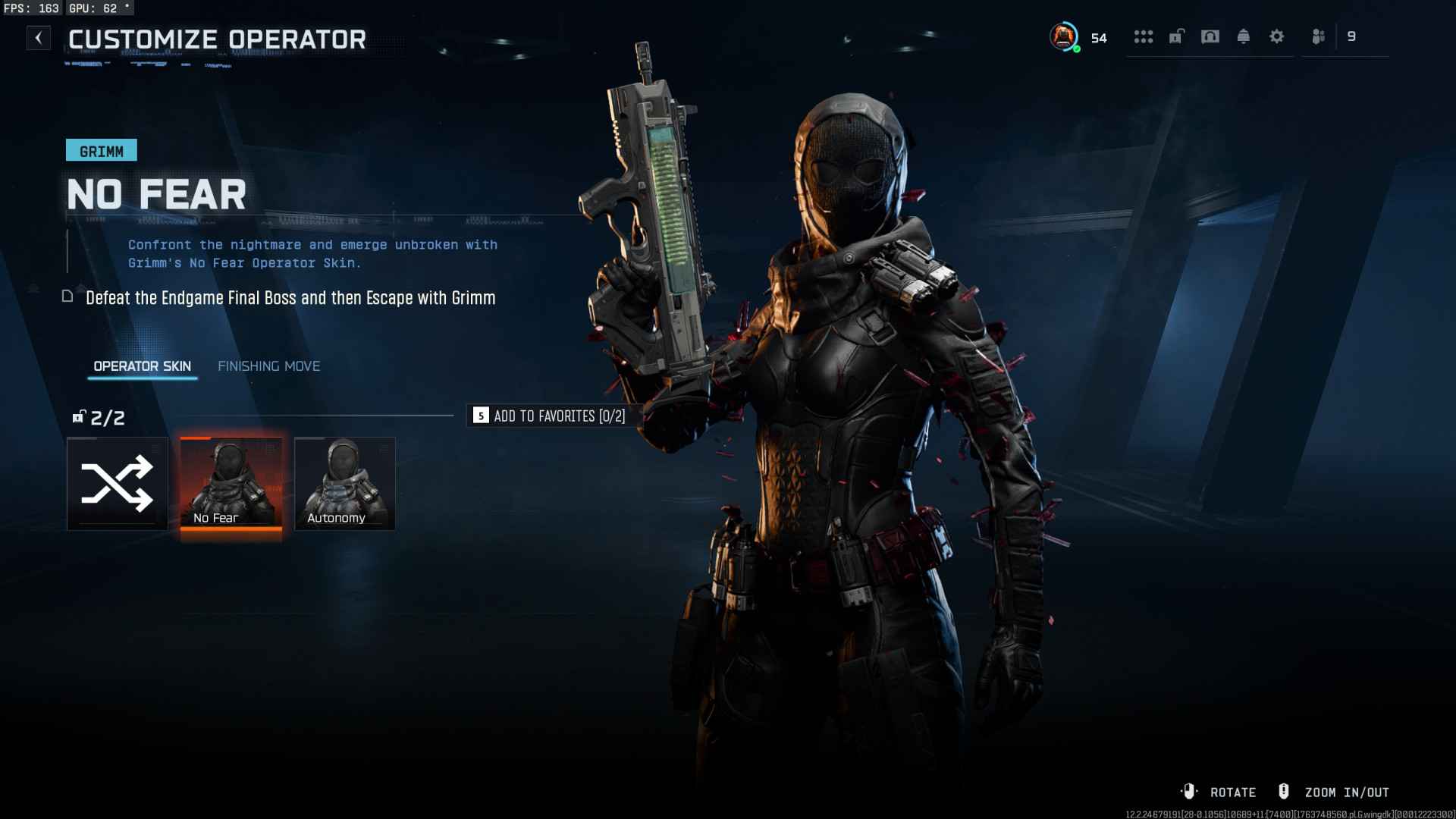Open the unlock padlock icon

1176,36
